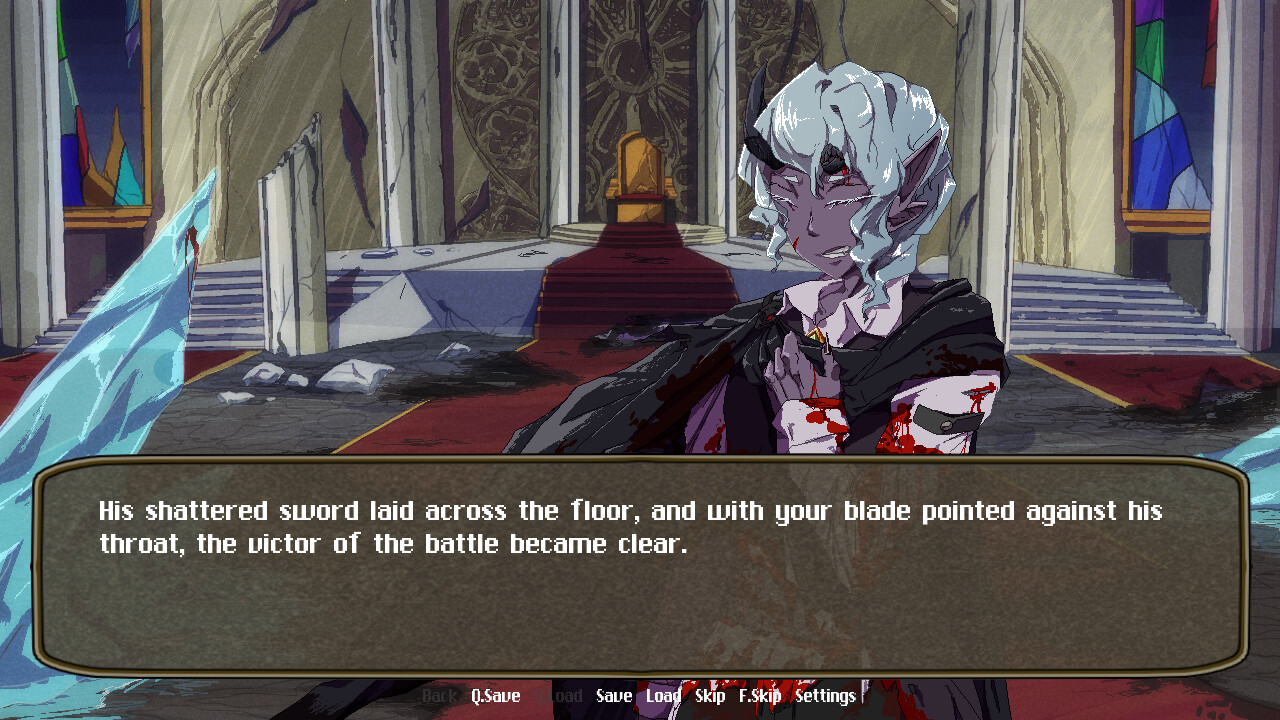Click Back to rewind the dialogue
1280x720 pixels.
point(437,695)
